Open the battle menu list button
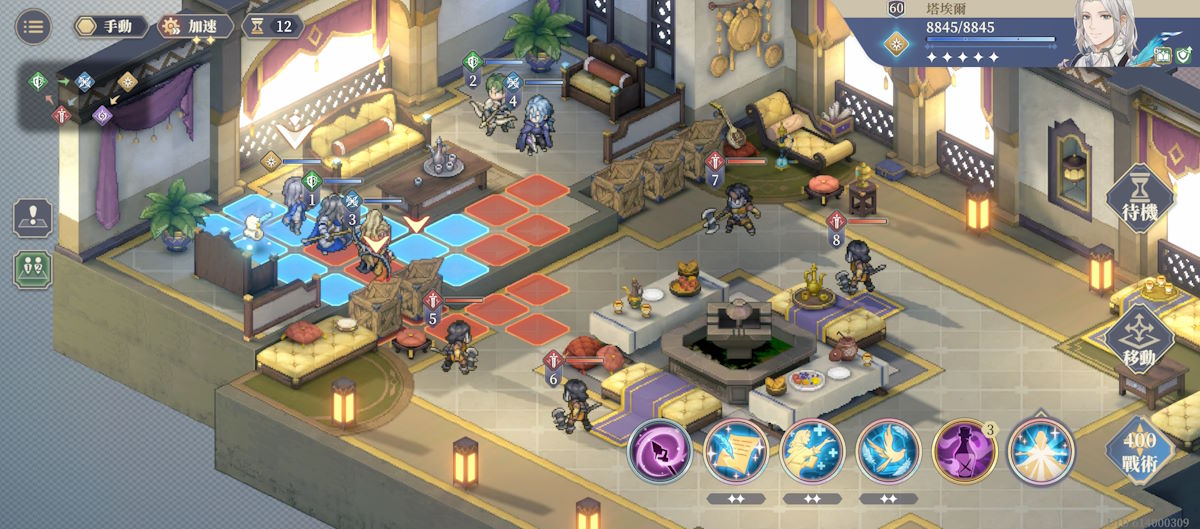Viewport: 1200px width, 529px height. point(33,26)
